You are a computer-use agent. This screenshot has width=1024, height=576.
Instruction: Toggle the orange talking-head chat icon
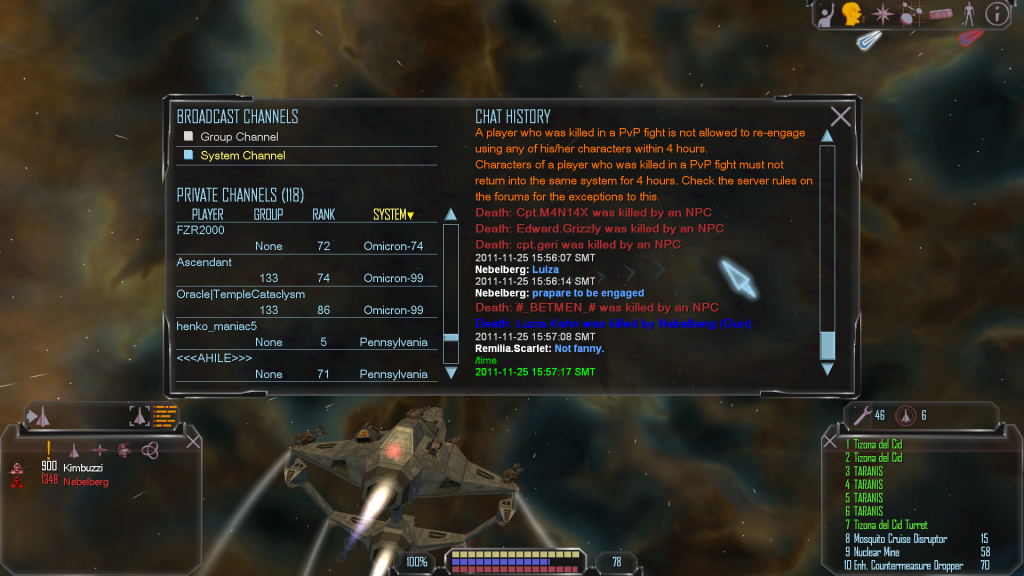pos(853,14)
